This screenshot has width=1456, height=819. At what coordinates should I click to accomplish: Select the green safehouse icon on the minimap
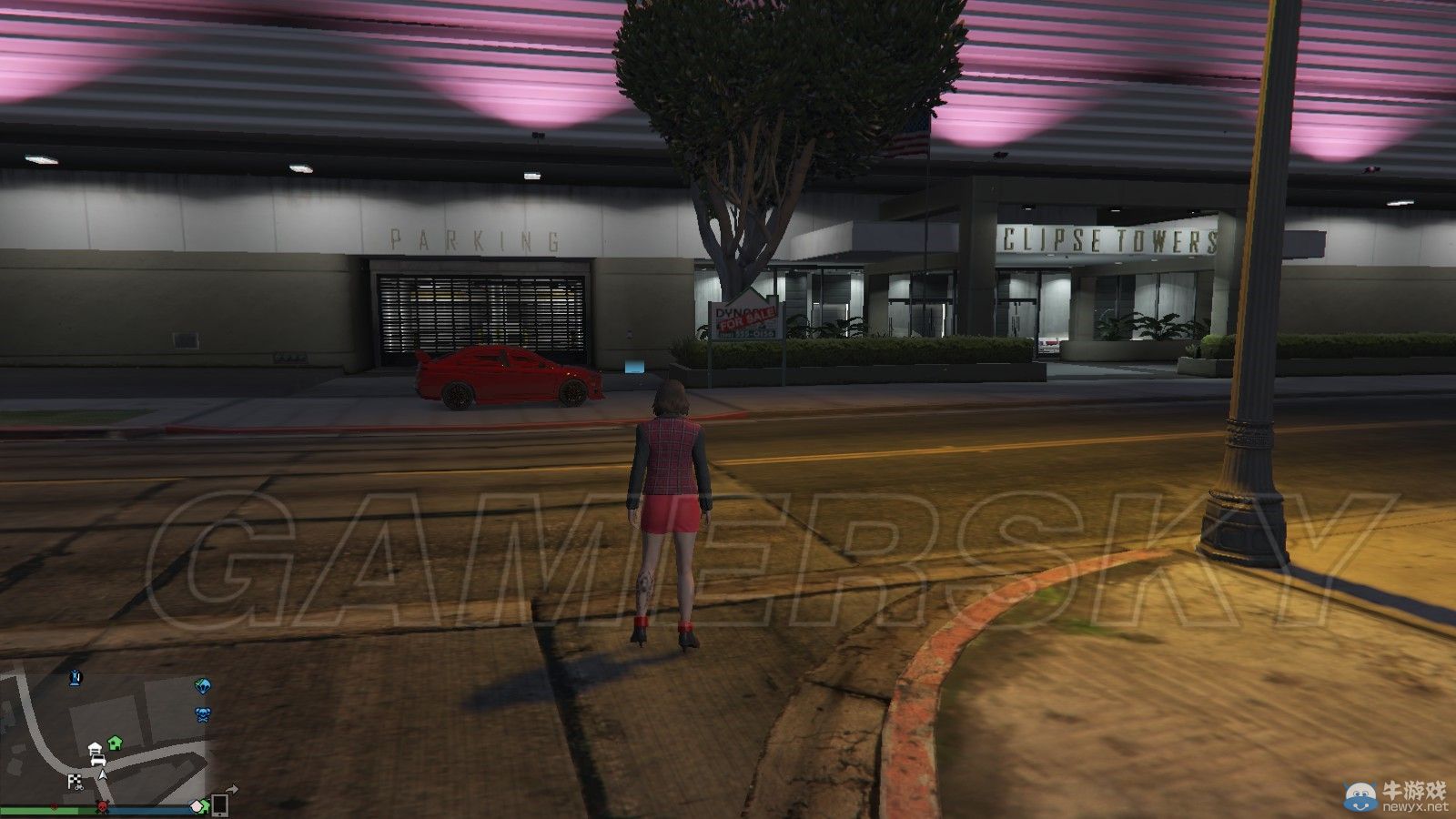tap(115, 741)
